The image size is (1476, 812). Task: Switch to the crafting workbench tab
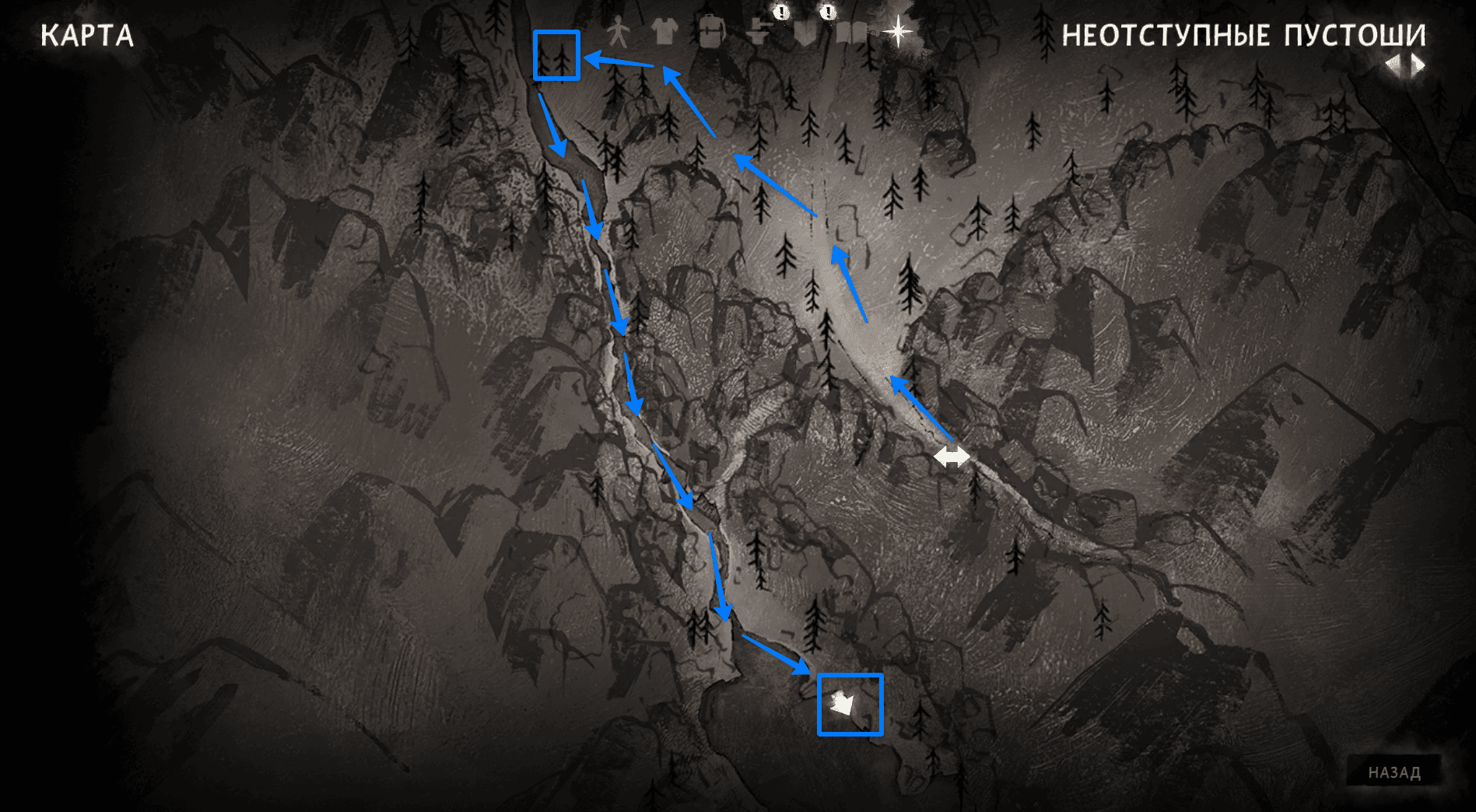click(758, 33)
